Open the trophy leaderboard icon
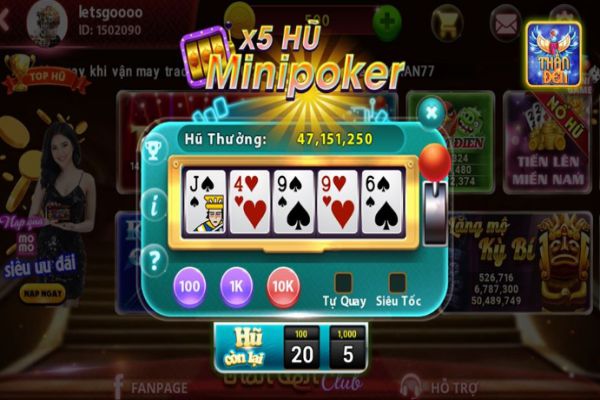Image resolution: width=600 pixels, height=400 pixels. click(154, 151)
